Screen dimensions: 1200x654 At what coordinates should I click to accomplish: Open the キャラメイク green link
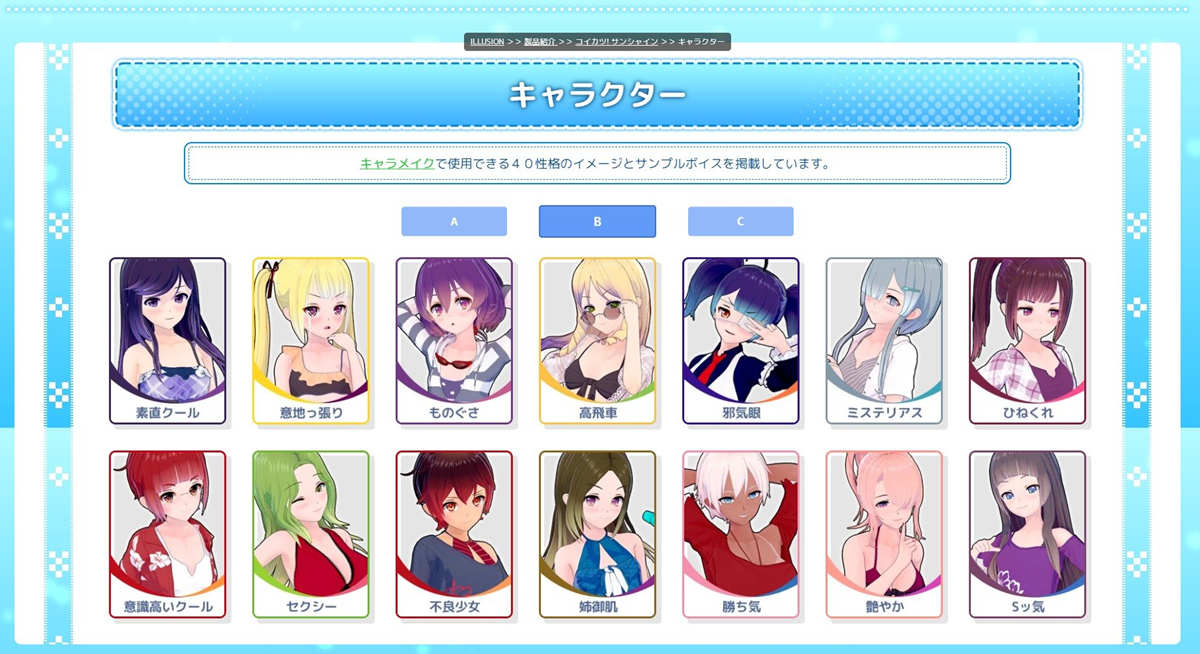point(397,163)
